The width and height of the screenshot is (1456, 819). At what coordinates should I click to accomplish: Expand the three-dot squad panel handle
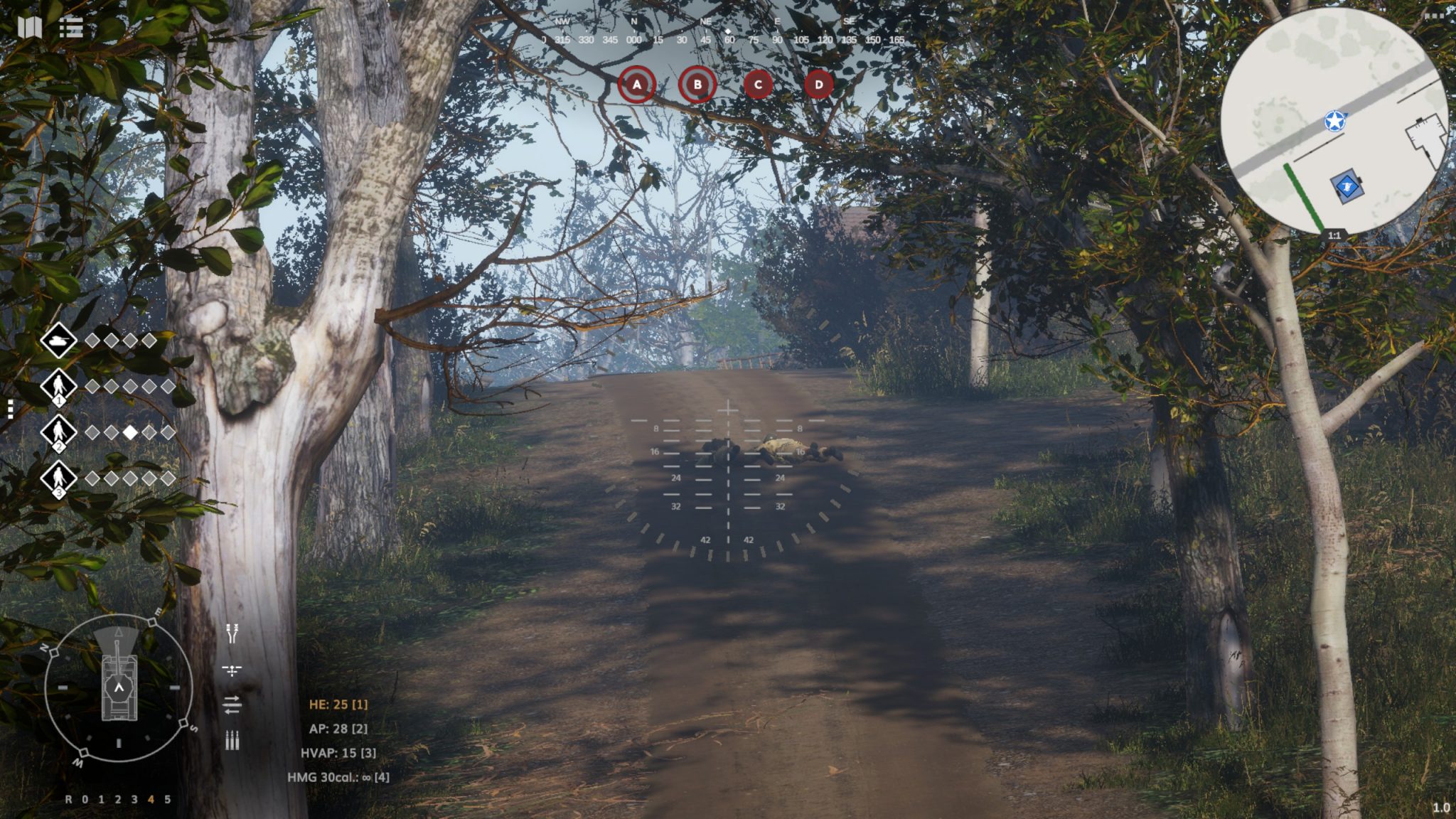[10, 409]
